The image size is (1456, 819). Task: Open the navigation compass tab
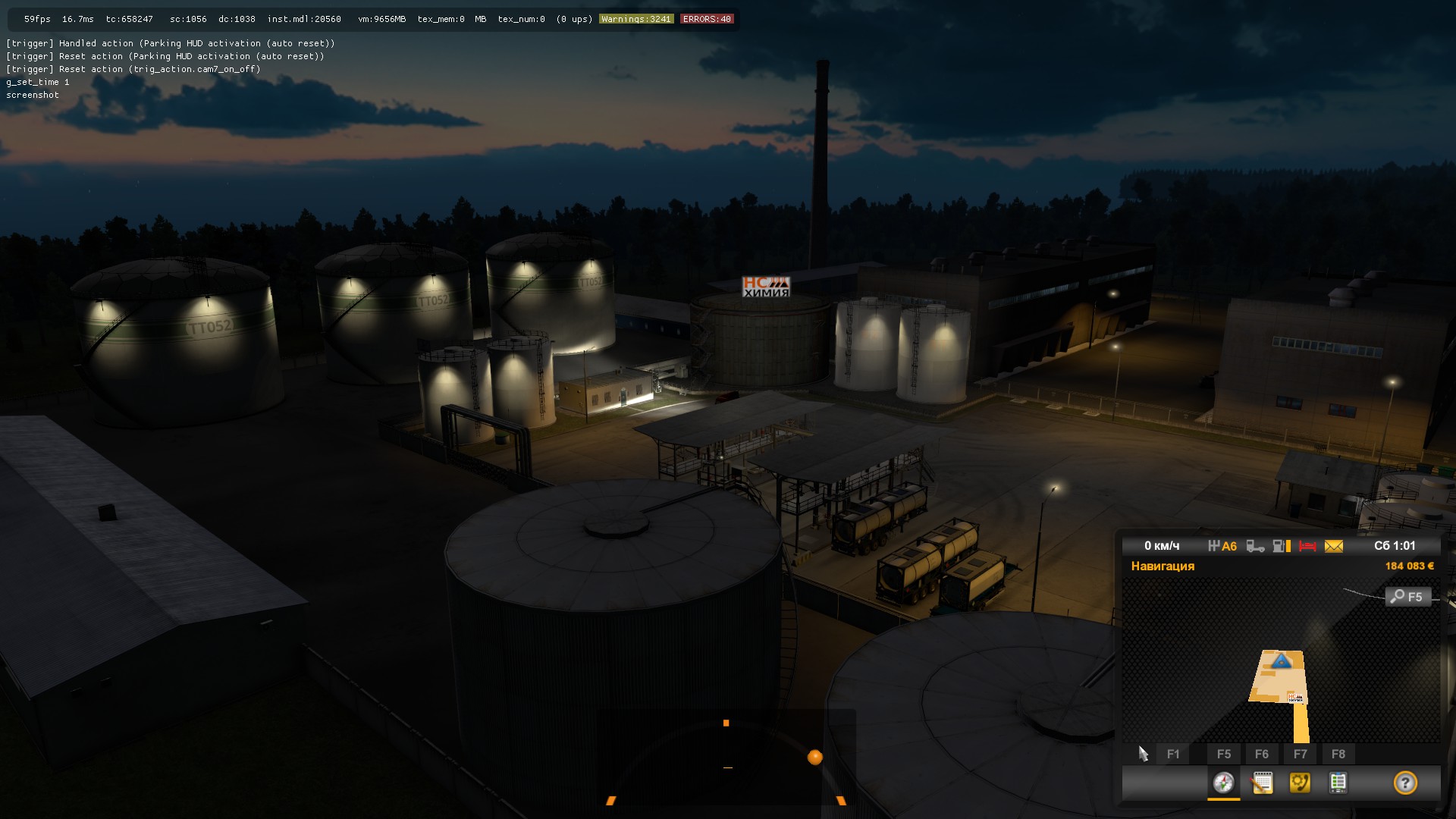(x=1223, y=783)
